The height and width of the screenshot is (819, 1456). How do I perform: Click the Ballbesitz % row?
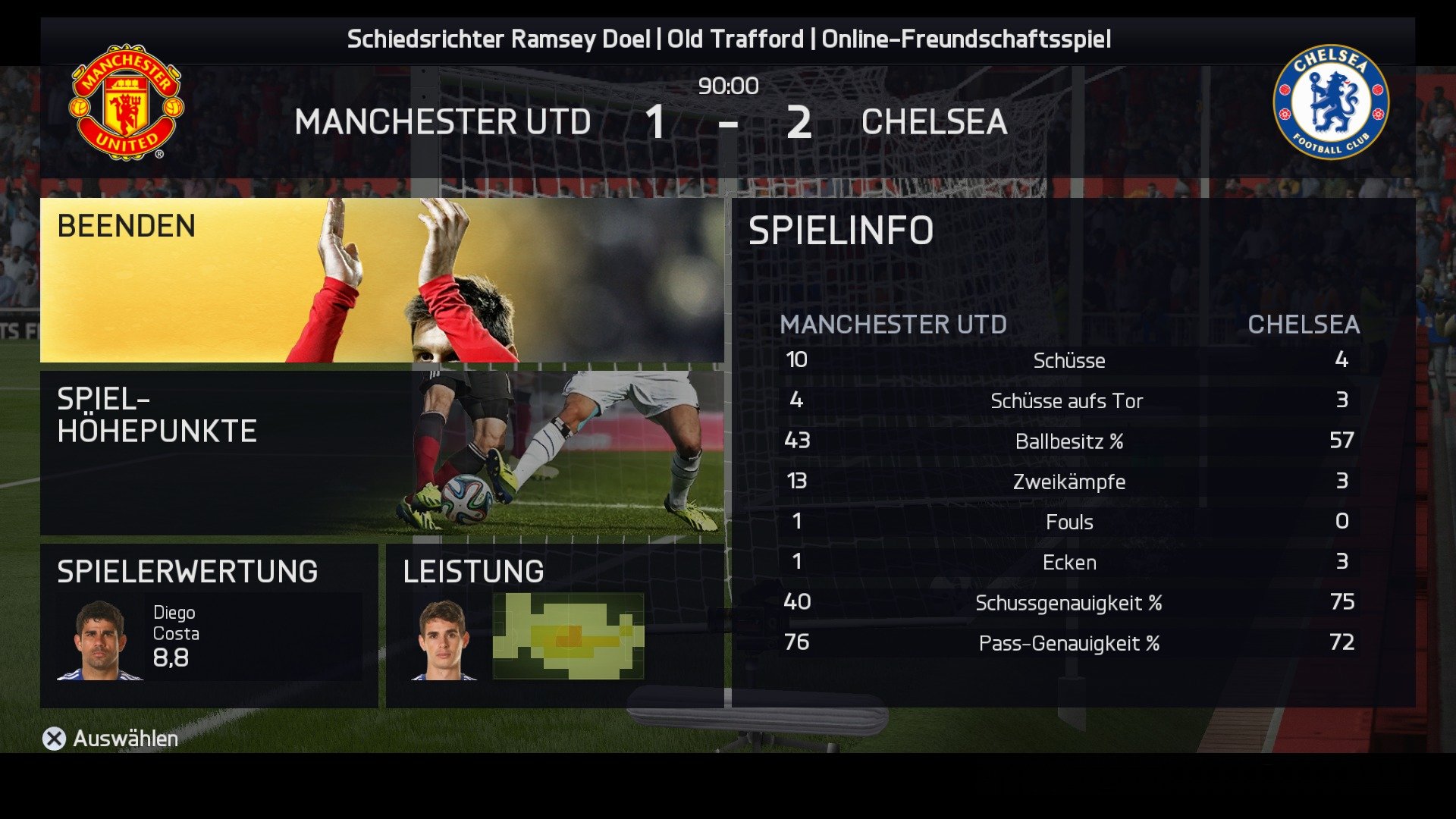pyautogui.click(x=1071, y=441)
